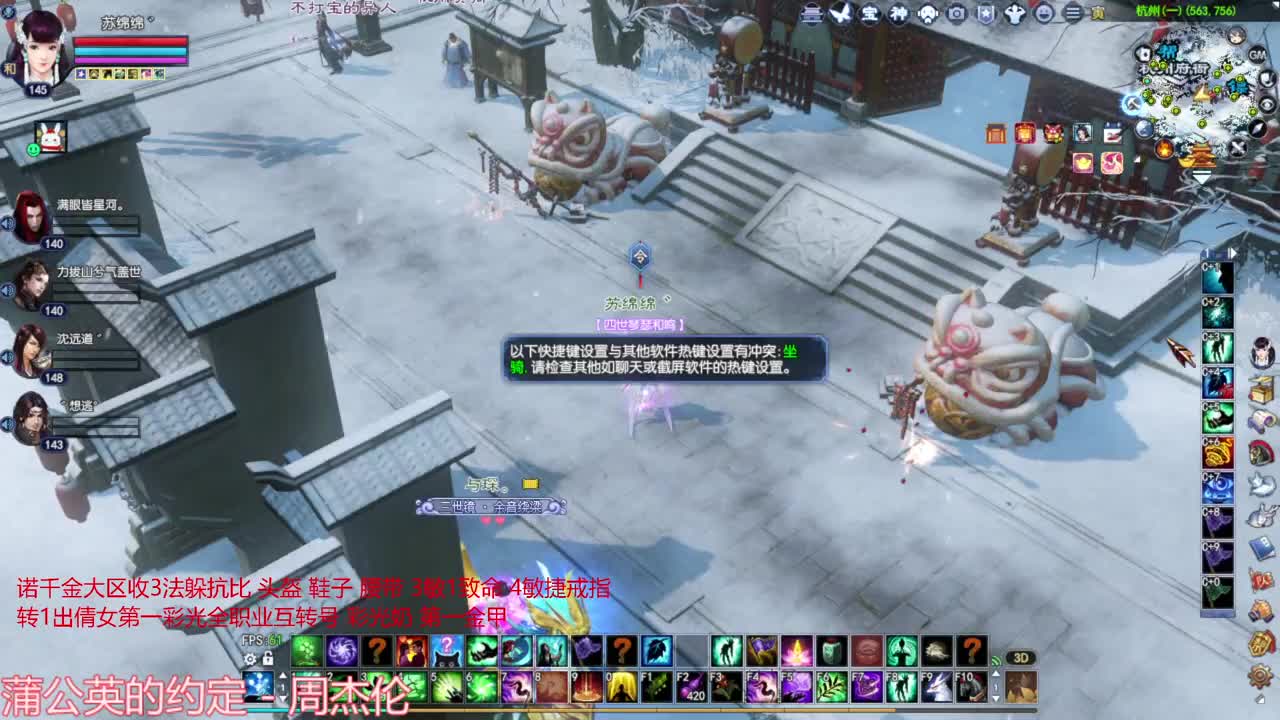This screenshot has width=1280, height=720.
Task: Open the blue book icon on right sidebar
Action: pyautogui.click(x=1261, y=549)
